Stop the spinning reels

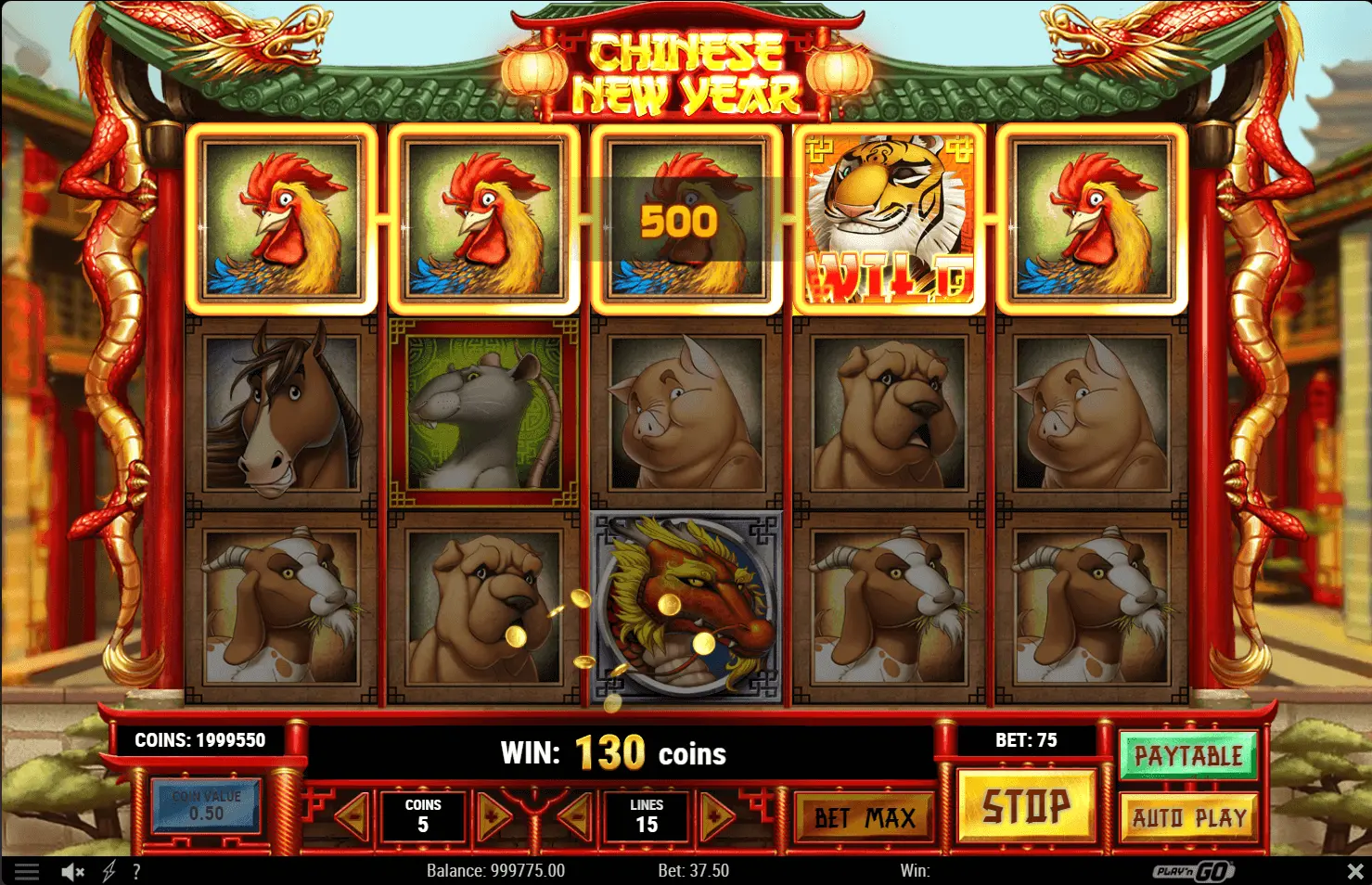coord(1025,807)
